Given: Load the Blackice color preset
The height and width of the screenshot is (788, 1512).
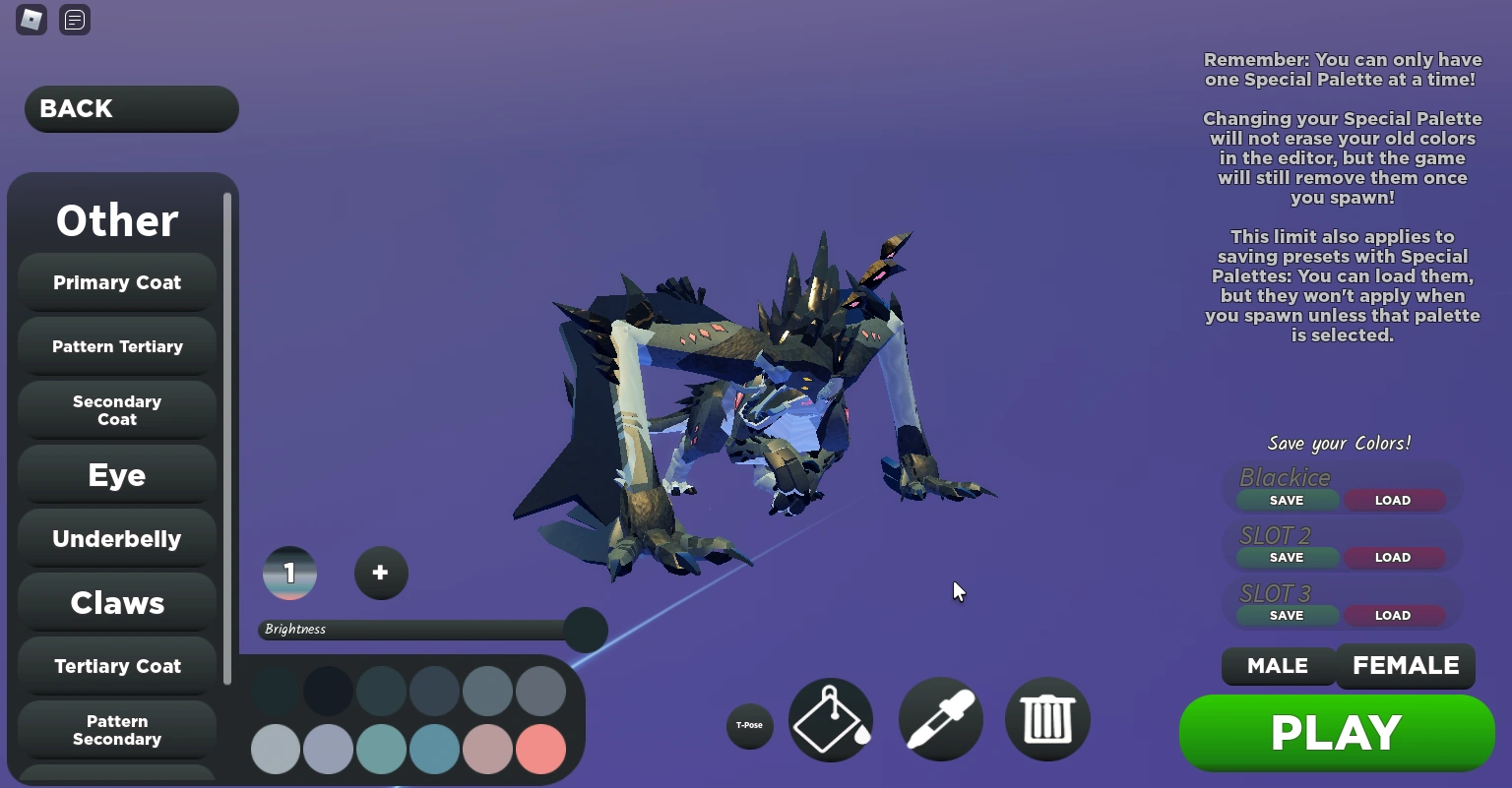Looking at the screenshot, I should 1393,500.
